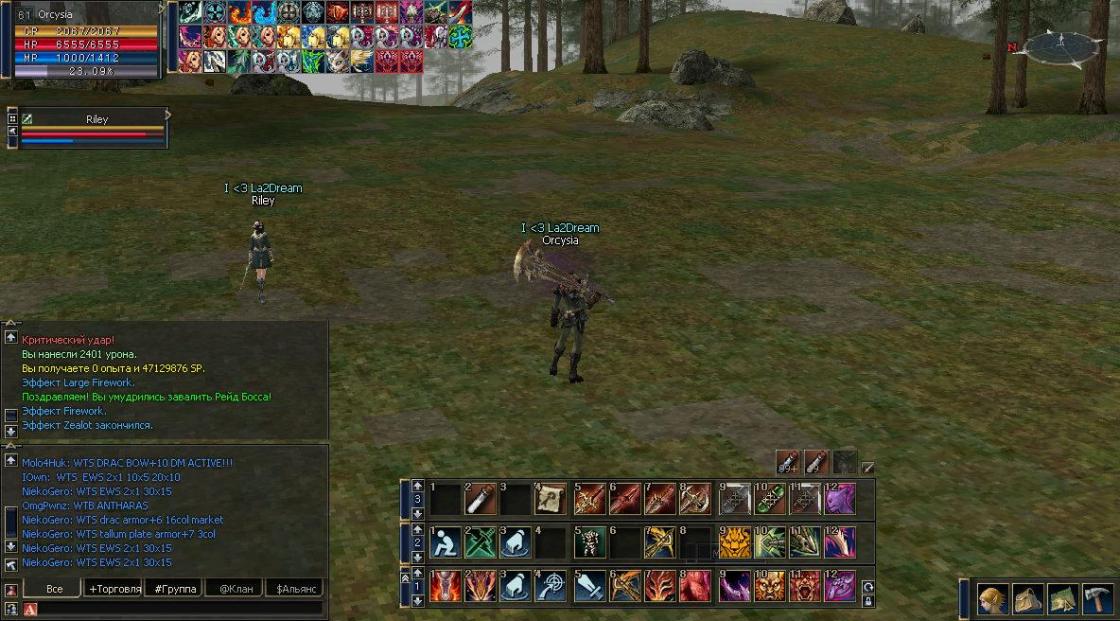Use the scroll item in hotbar row 3
The height and width of the screenshot is (621, 1120).
pyautogui.click(x=551, y=498)
